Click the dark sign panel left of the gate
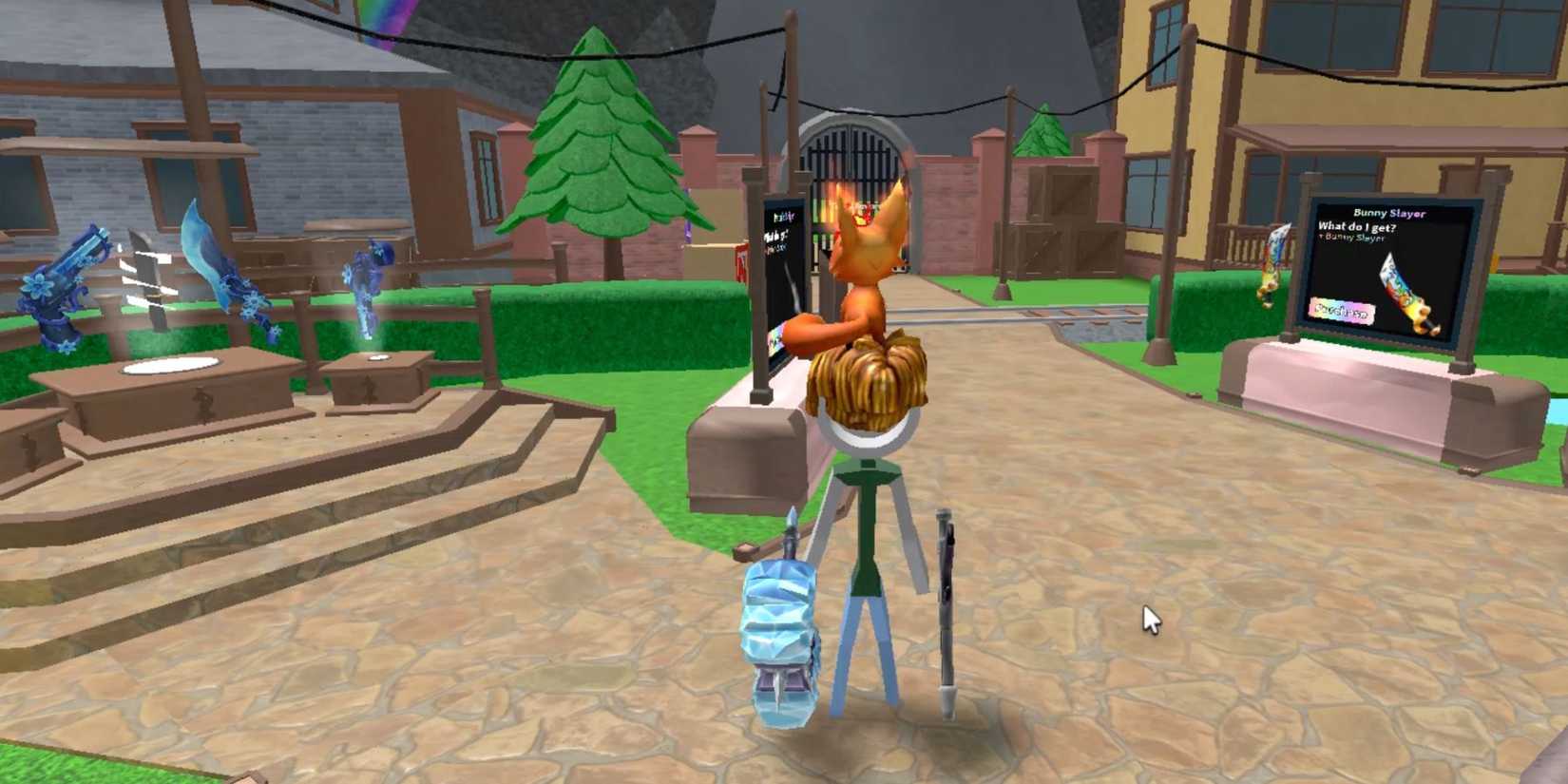 [779, 276]
